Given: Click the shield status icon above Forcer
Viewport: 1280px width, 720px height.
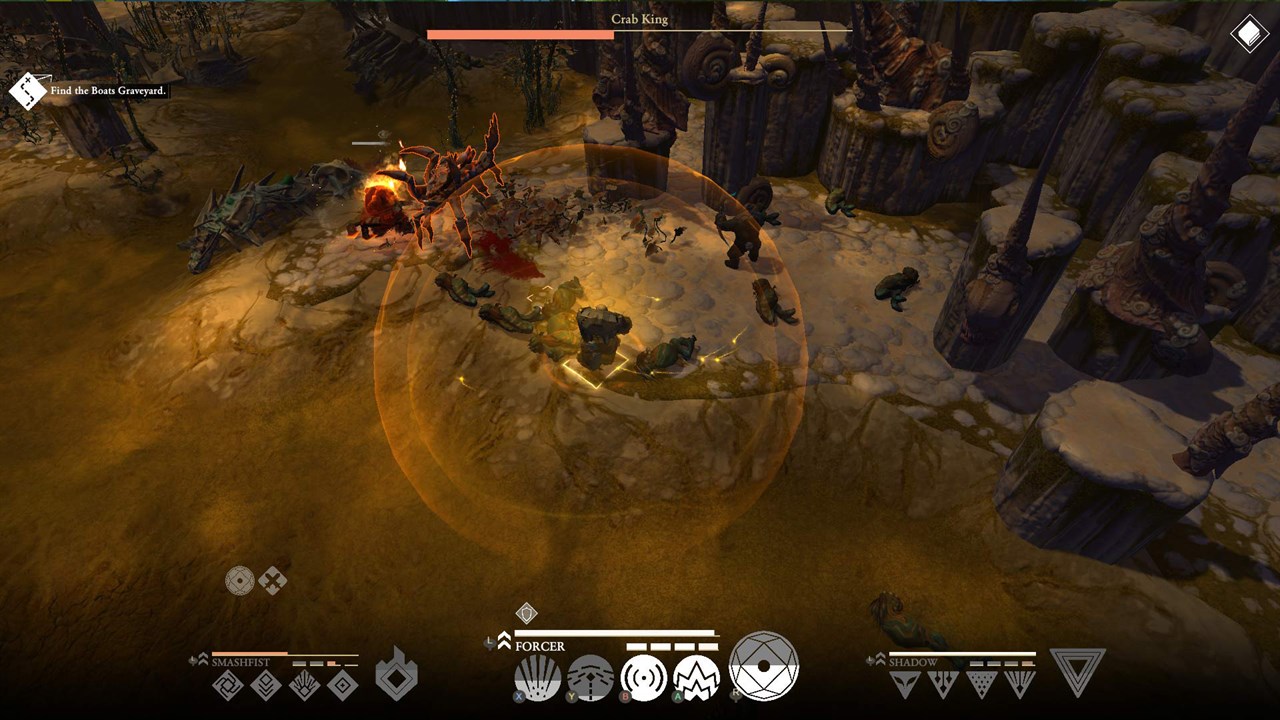Looking at the screenshot, I should pyautogui.click(x=526, y=613).
